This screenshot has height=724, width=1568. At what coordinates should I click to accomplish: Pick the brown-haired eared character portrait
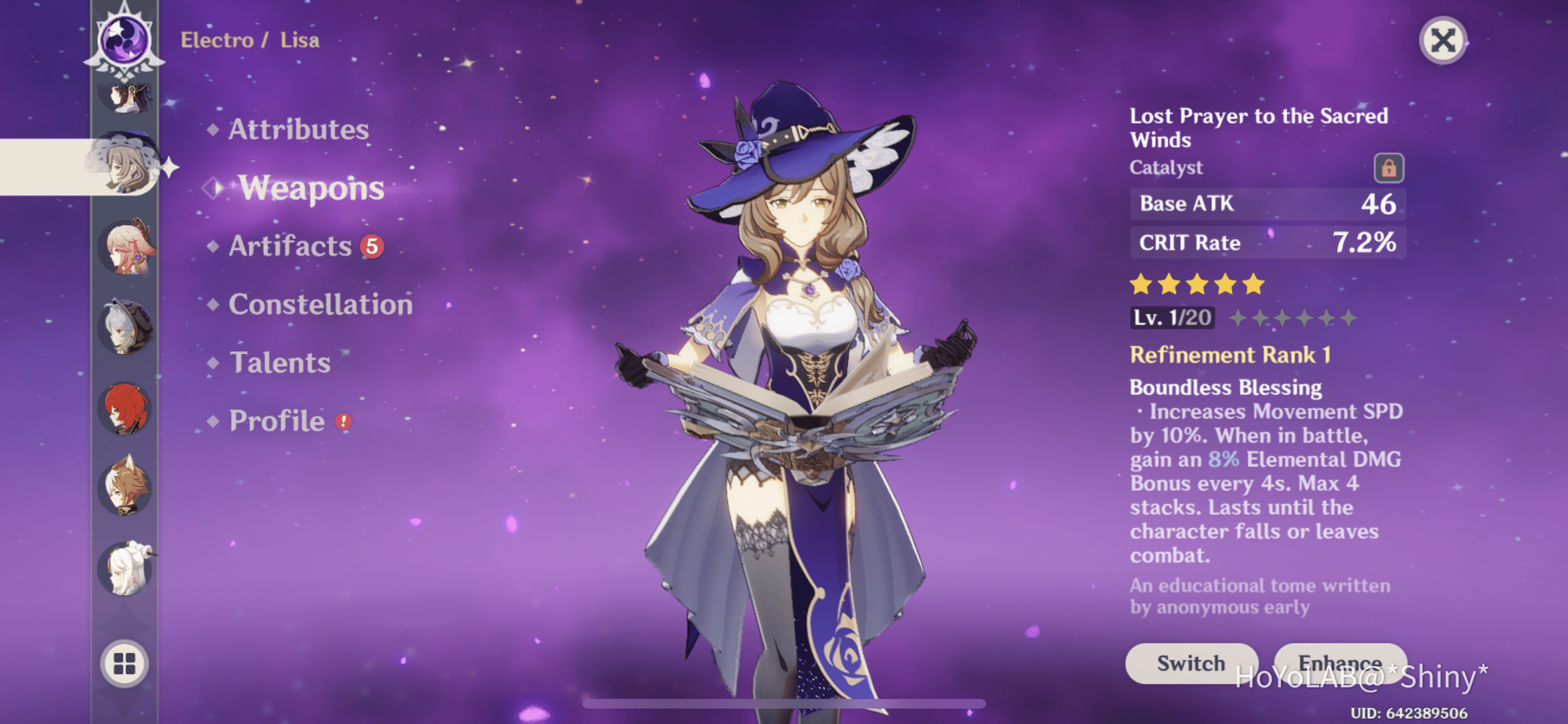(125, 487)
